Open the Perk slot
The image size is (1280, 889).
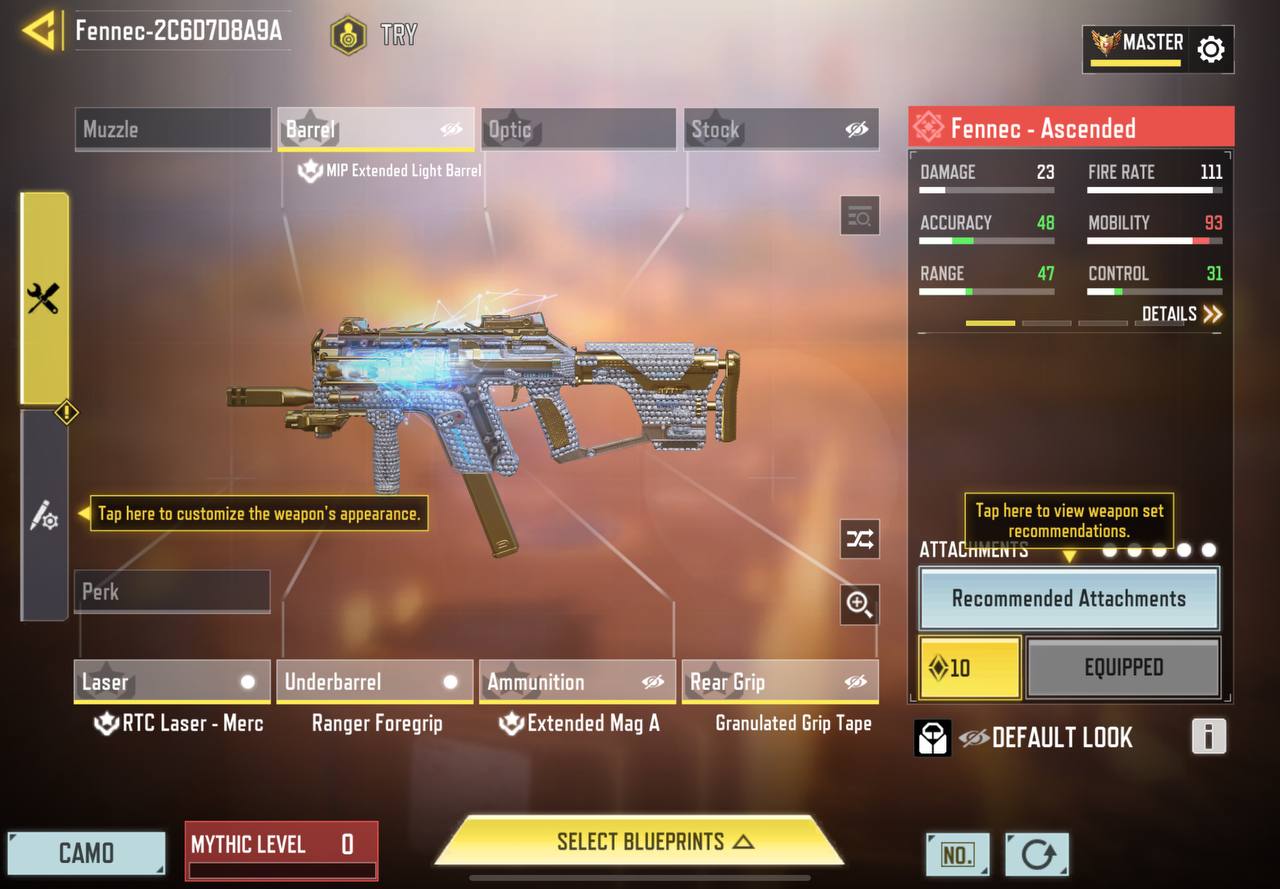point(172,591)
